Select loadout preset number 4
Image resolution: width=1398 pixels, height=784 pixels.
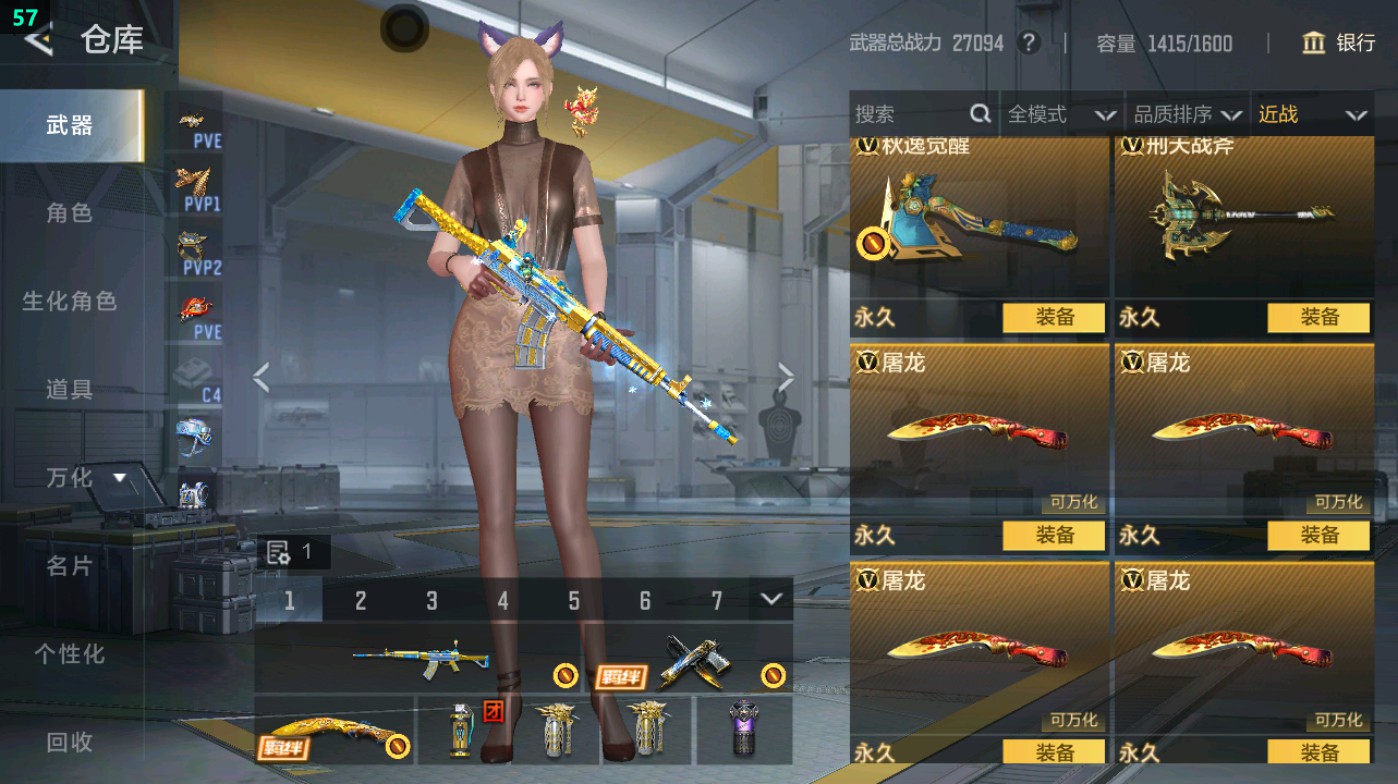[502, 600]
